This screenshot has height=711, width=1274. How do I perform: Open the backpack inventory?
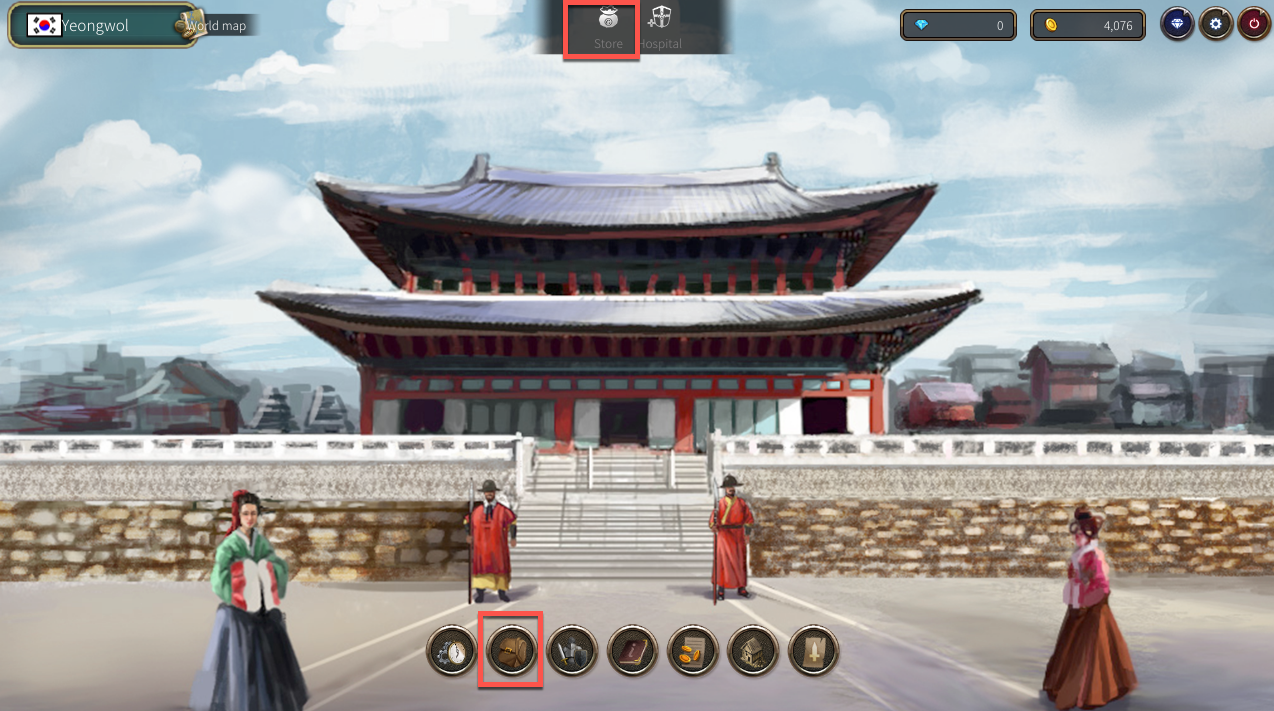(512, 651)
